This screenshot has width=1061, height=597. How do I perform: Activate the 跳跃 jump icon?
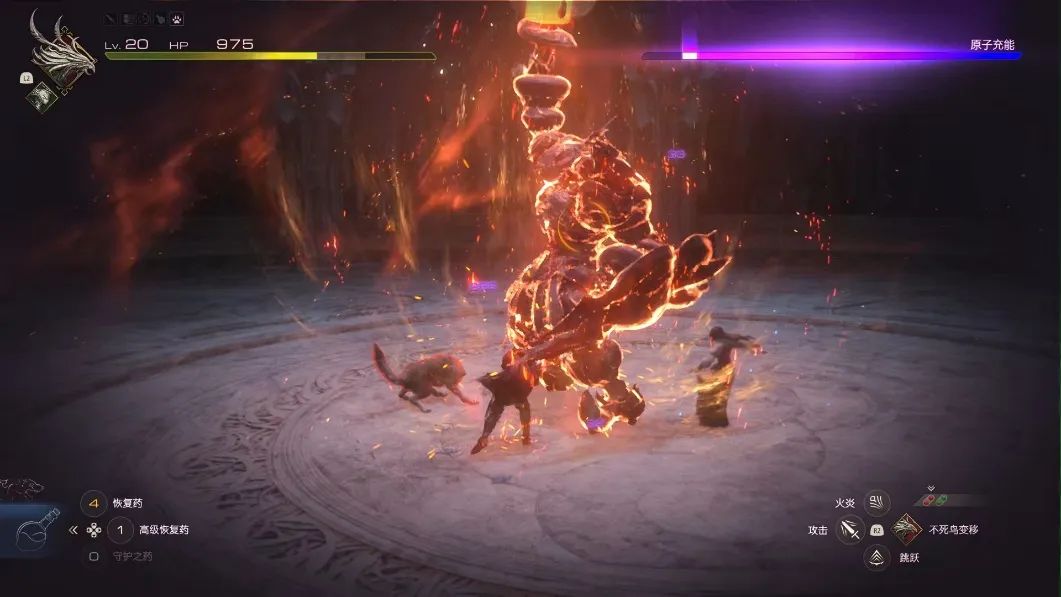[877, 557]
